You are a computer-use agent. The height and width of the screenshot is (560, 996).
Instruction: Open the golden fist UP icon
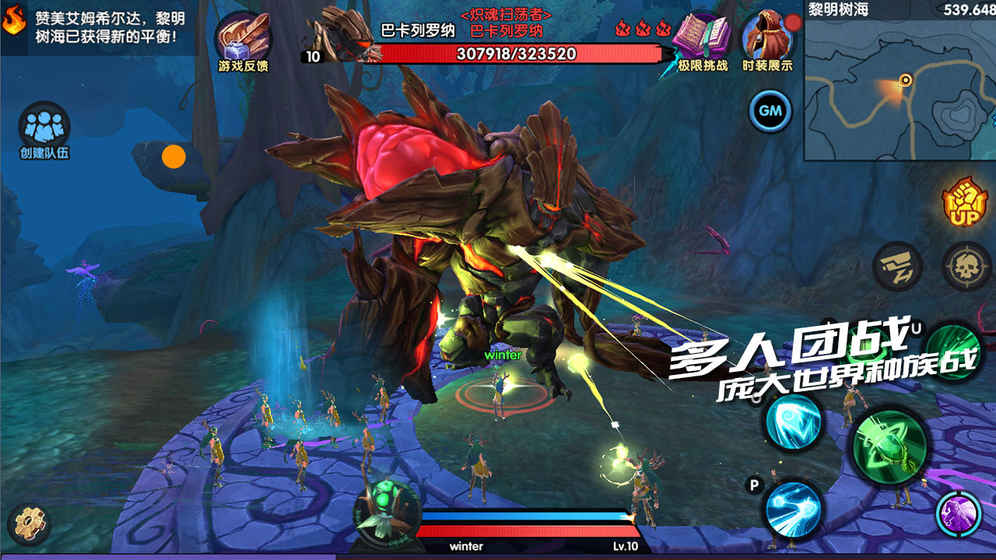pyautogui.click(x=965, y=200)
